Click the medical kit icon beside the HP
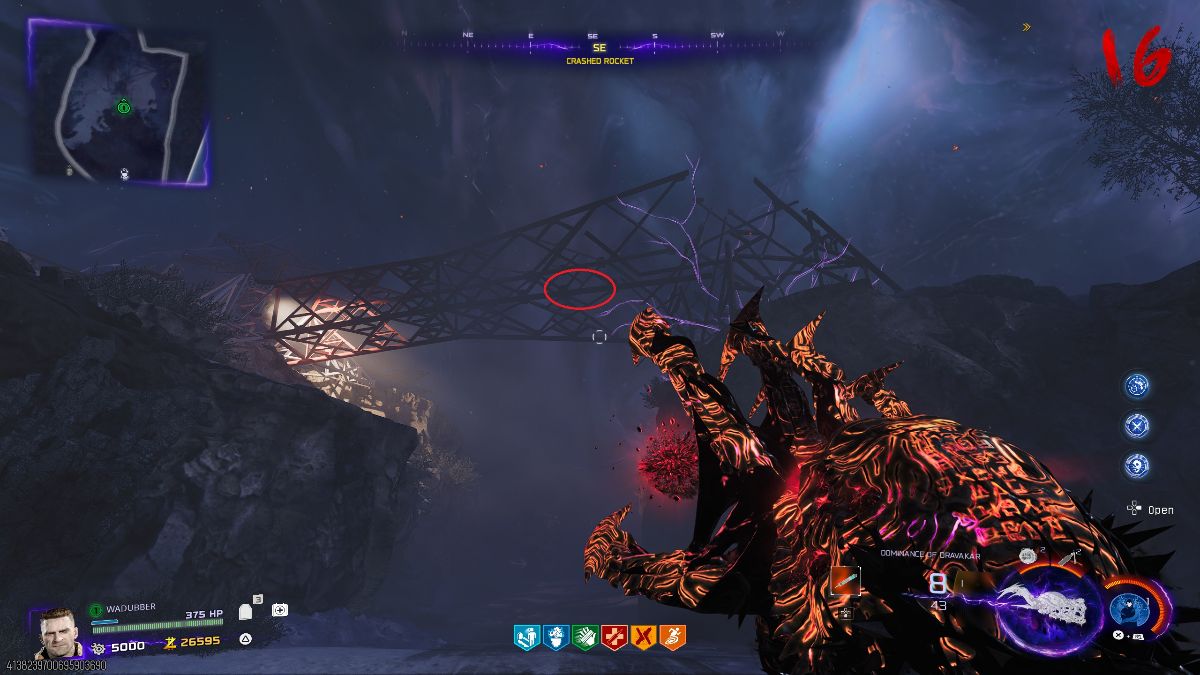Viewport: 1200px width, 675px height. [280, 610]
